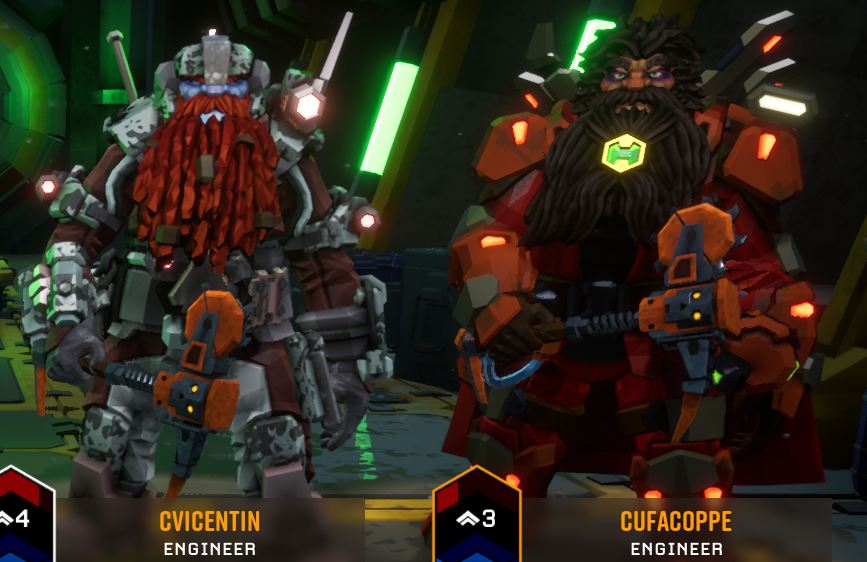Select the CUFACOPPE player nameplate

point(676,530)
